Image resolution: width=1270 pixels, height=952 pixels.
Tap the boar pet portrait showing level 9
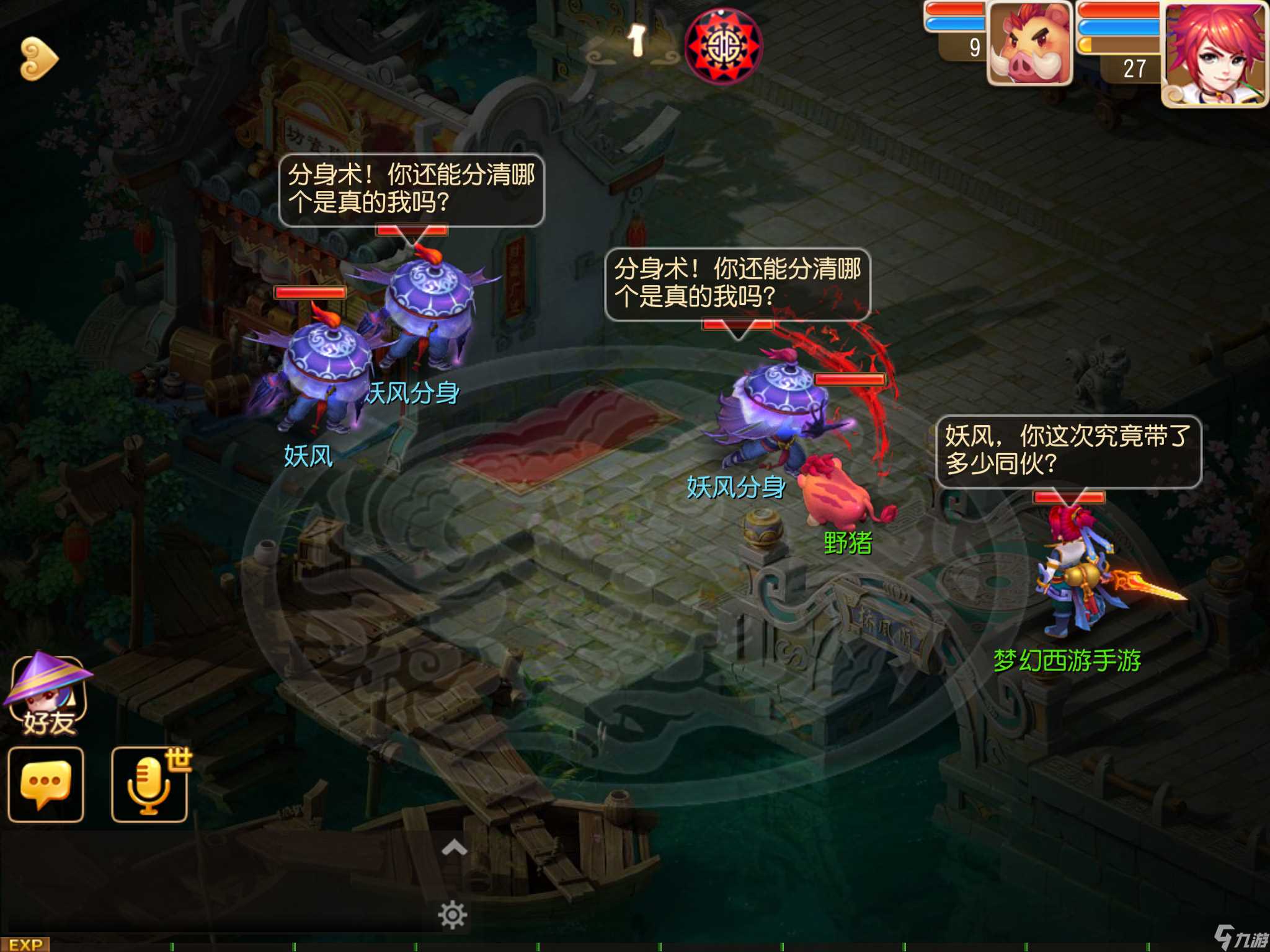[x=1029, y=43]
